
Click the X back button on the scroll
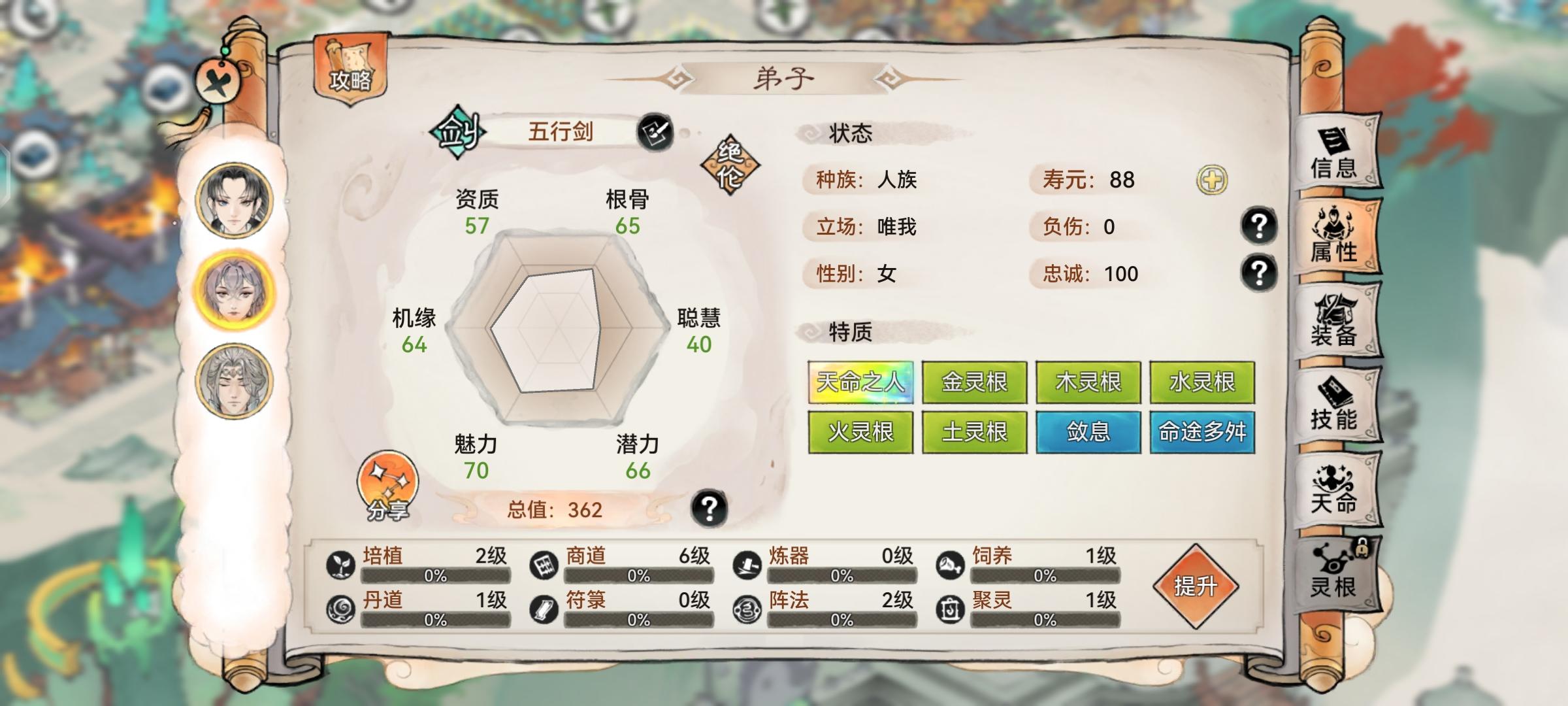click(219, 80)
